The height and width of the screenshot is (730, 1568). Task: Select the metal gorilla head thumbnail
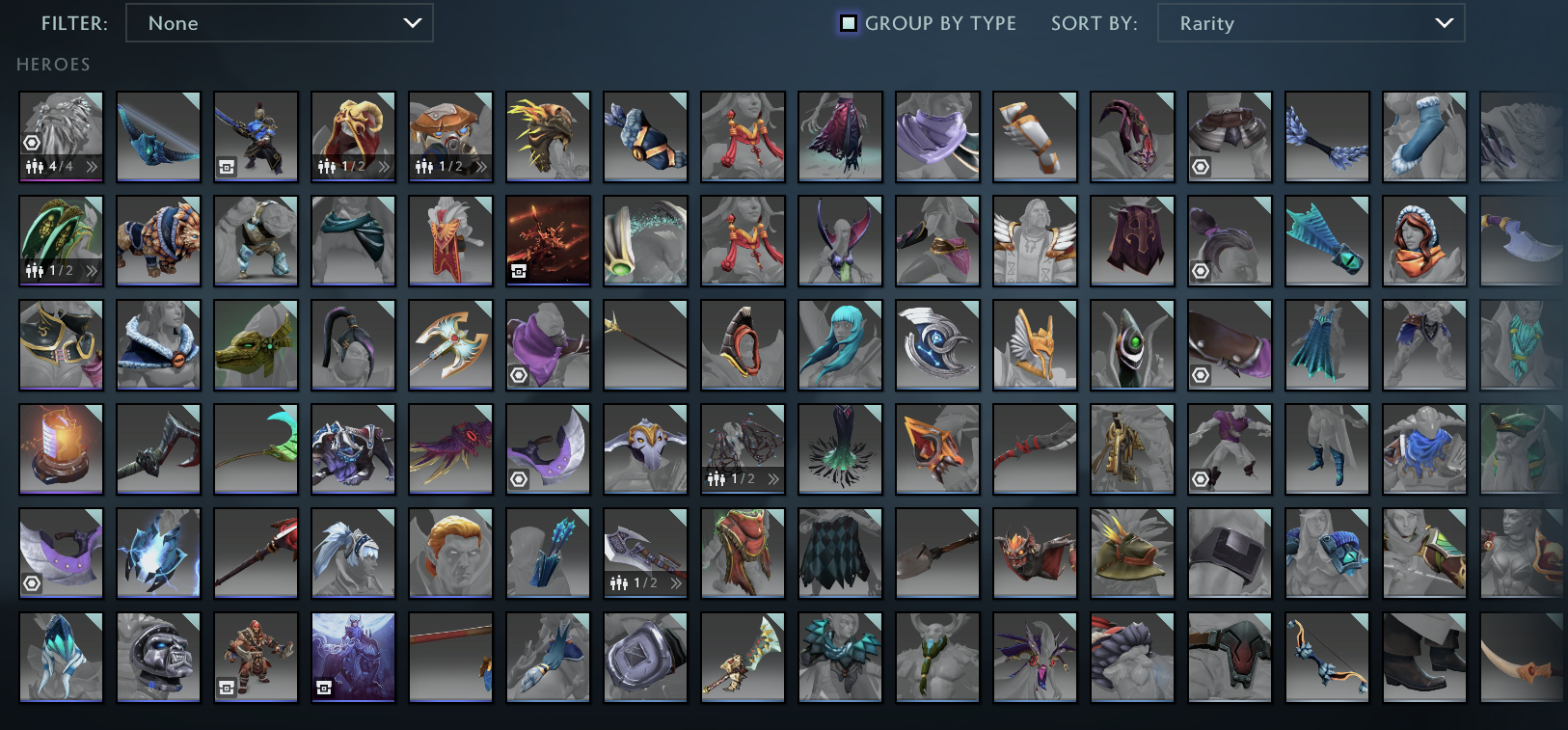(x=158, y=658)
